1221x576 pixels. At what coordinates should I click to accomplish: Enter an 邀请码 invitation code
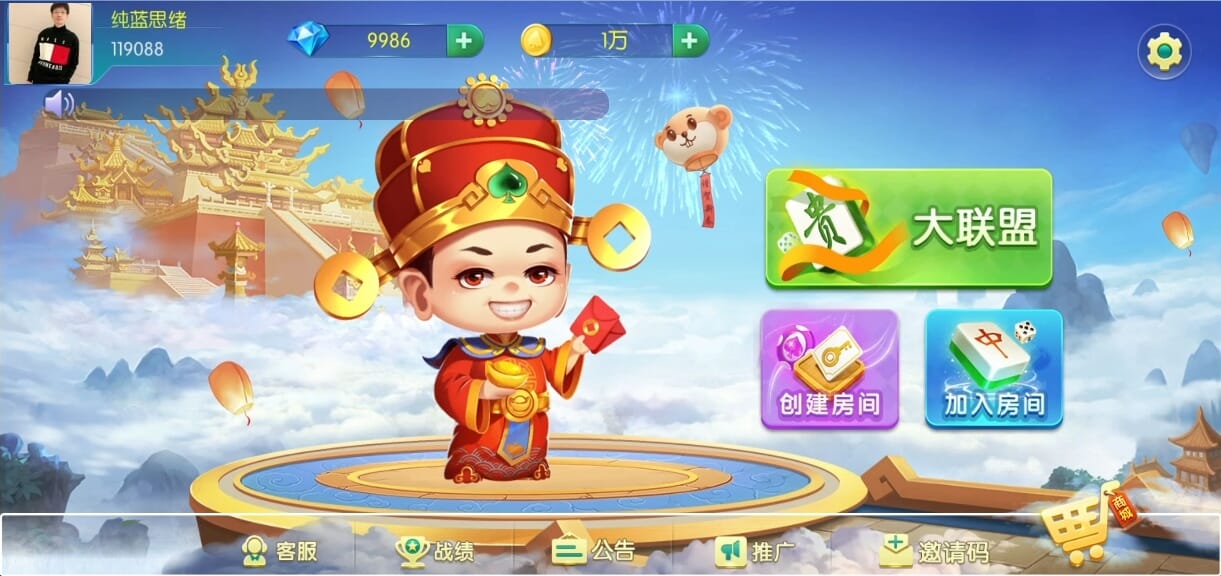click(934, 551)
